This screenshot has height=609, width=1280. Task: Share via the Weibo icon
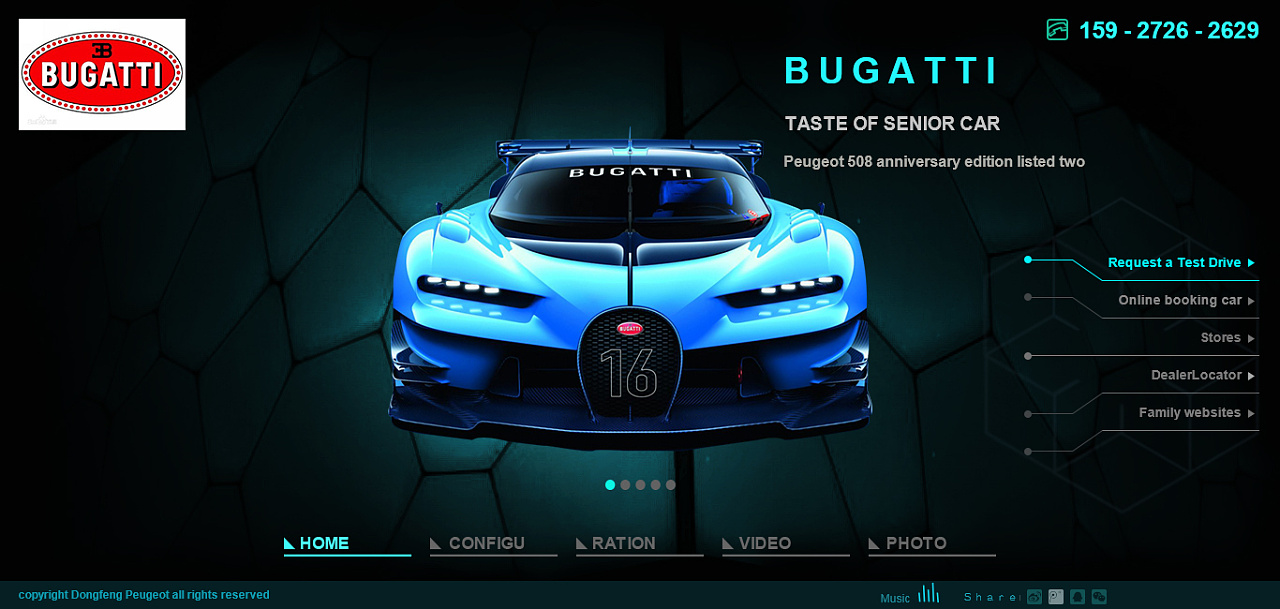(x=1034, y=597)
